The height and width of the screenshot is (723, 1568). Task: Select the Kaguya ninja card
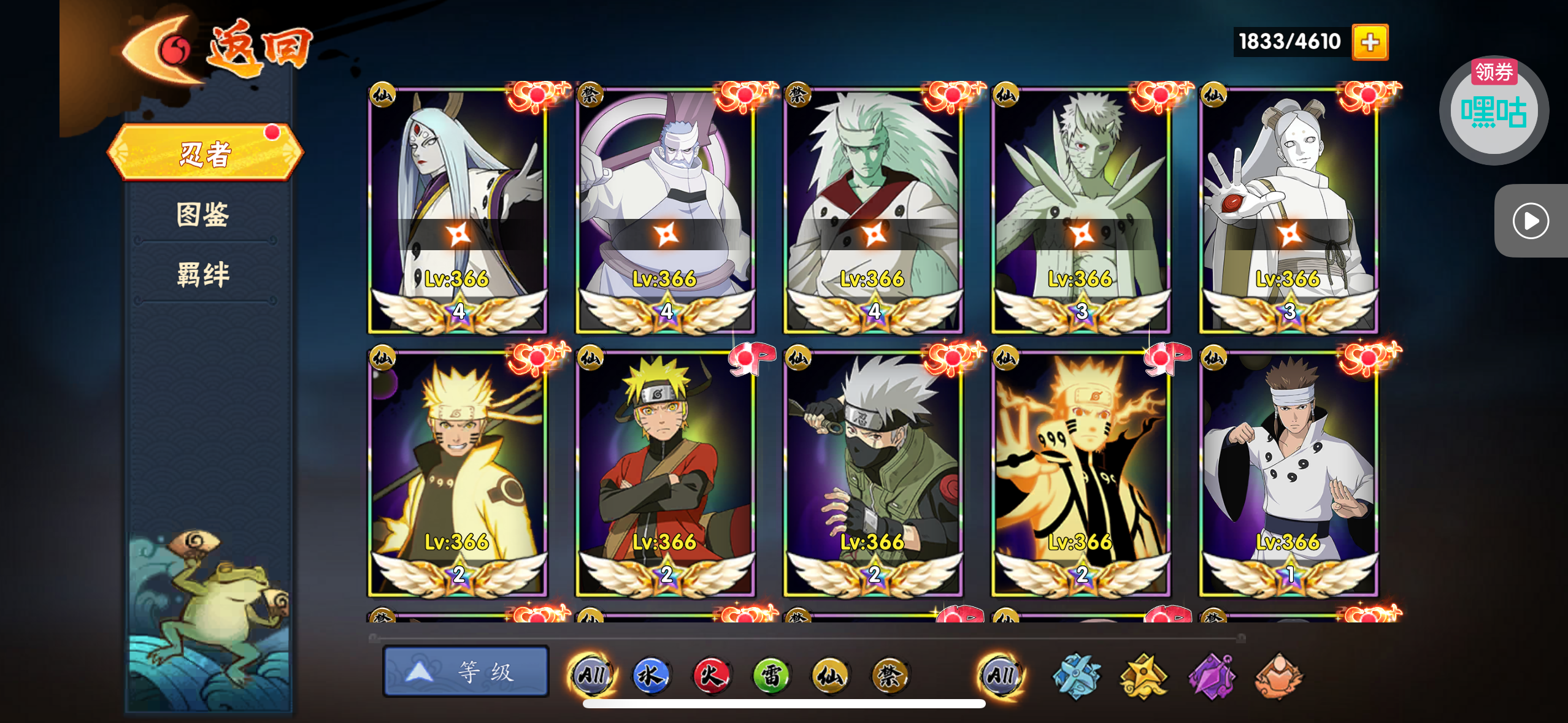[457, 210]
